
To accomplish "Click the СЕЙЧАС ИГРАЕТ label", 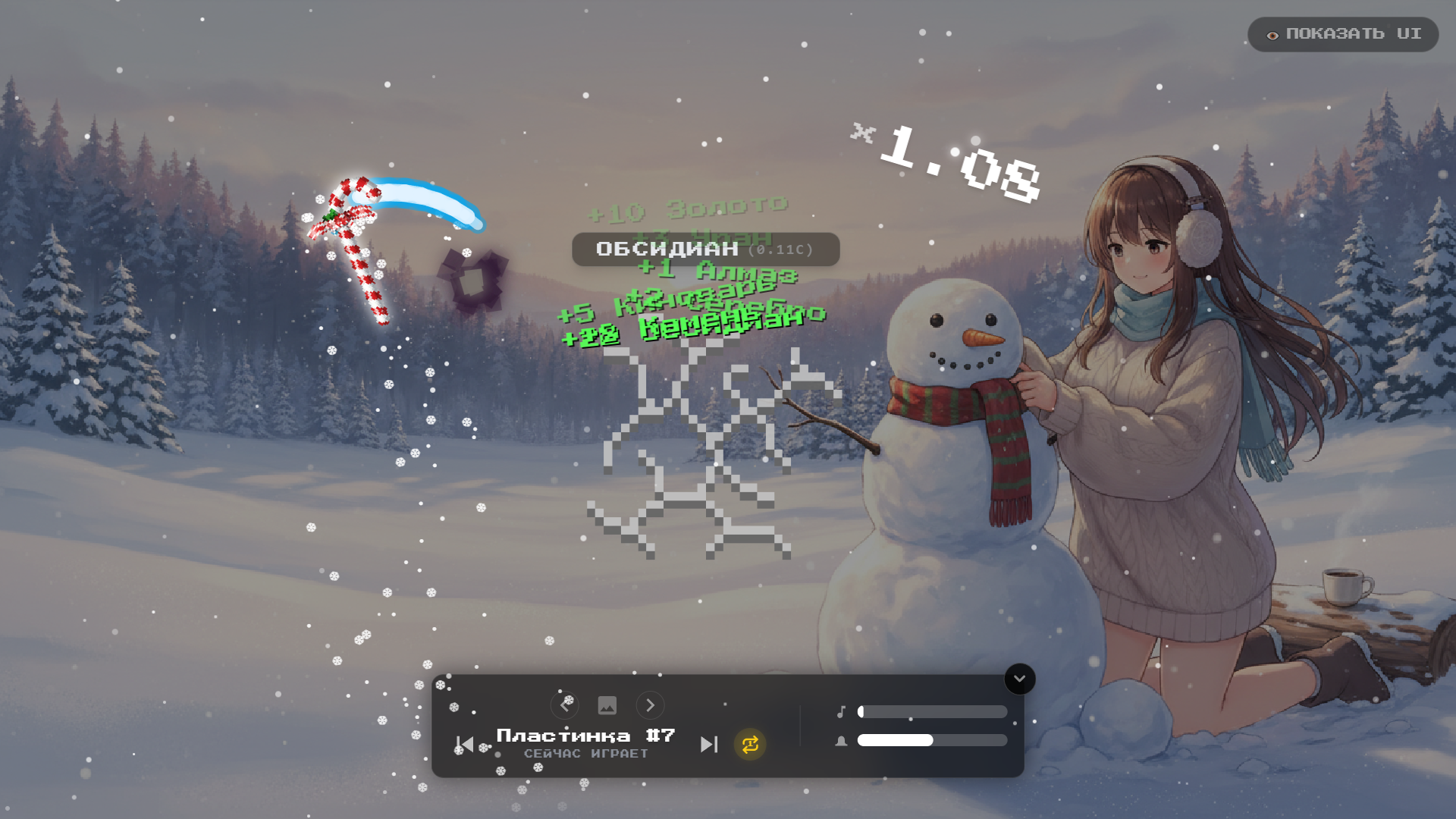I will (587, 754).
